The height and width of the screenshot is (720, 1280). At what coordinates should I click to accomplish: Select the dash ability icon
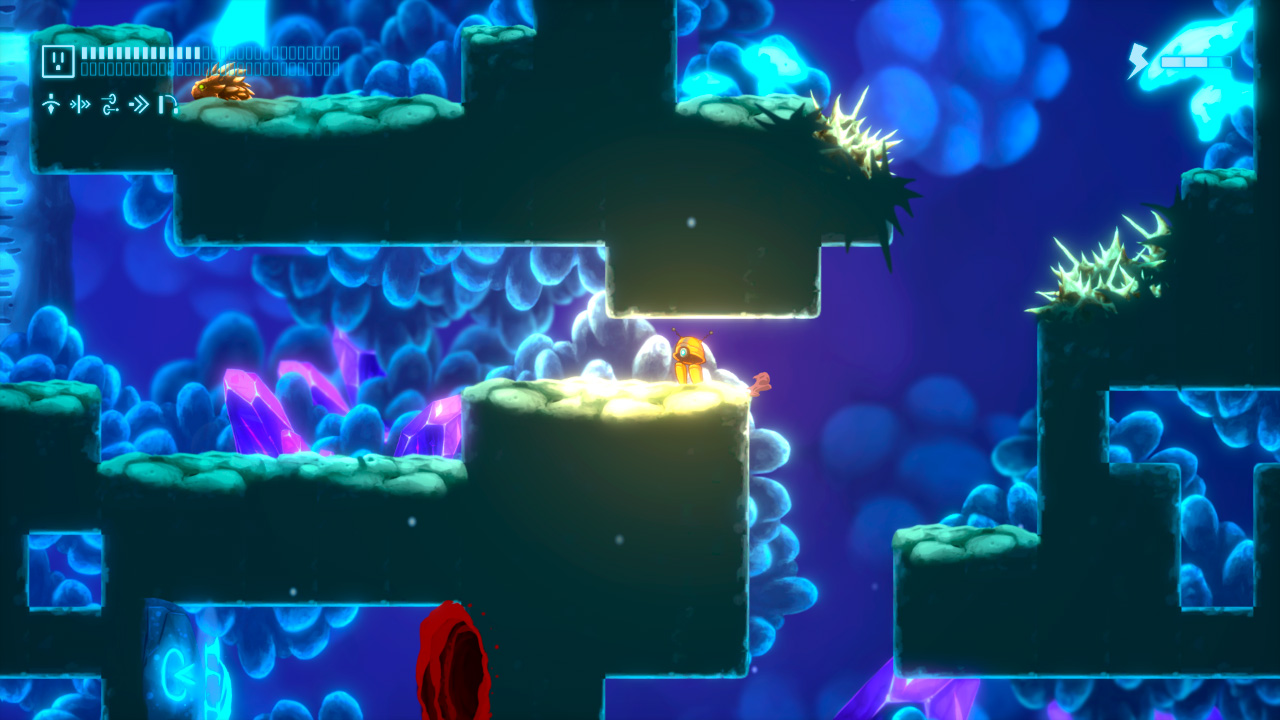point(138,103)
